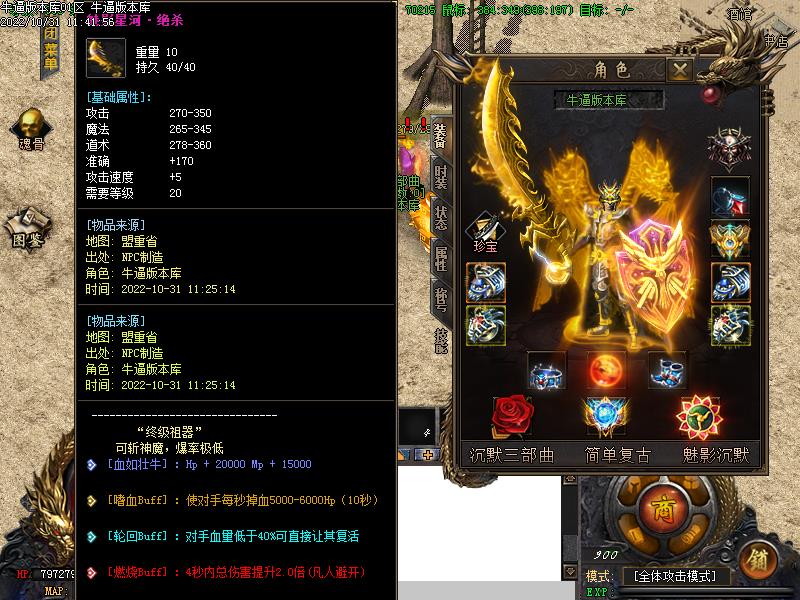This screenshot has height=600, width=800.
Task: Open the 菜单 menu banner
Action: pyautogui.click(x=49, y=52)
